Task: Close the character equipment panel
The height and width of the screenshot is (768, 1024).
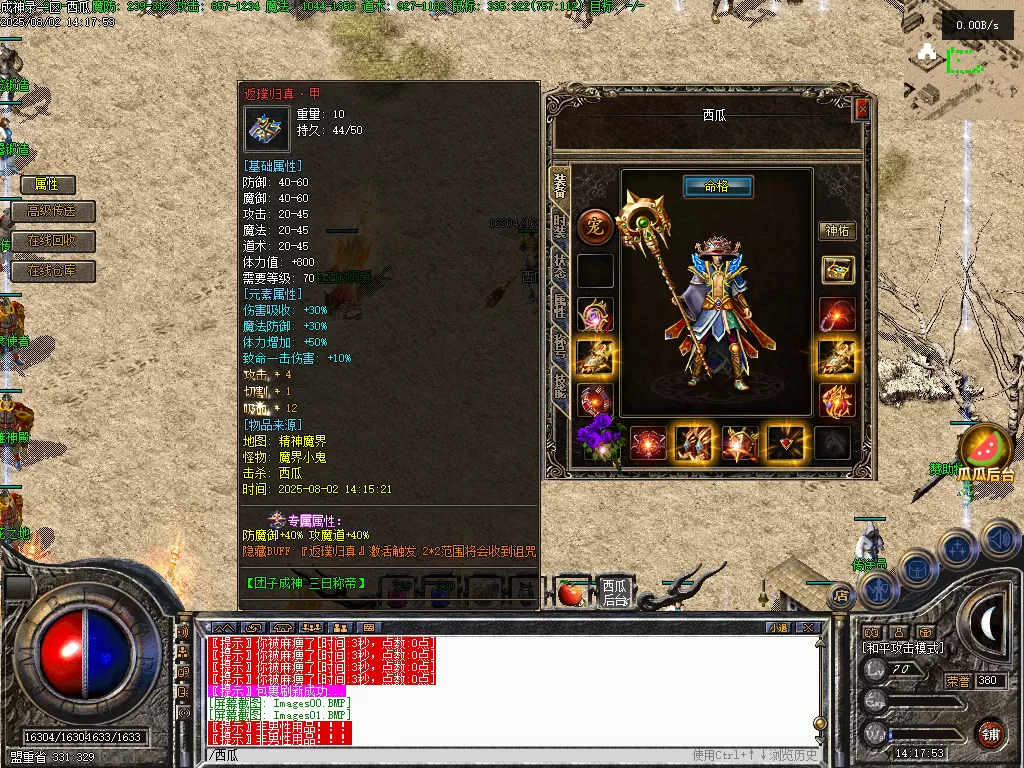Action: [862, 110]
